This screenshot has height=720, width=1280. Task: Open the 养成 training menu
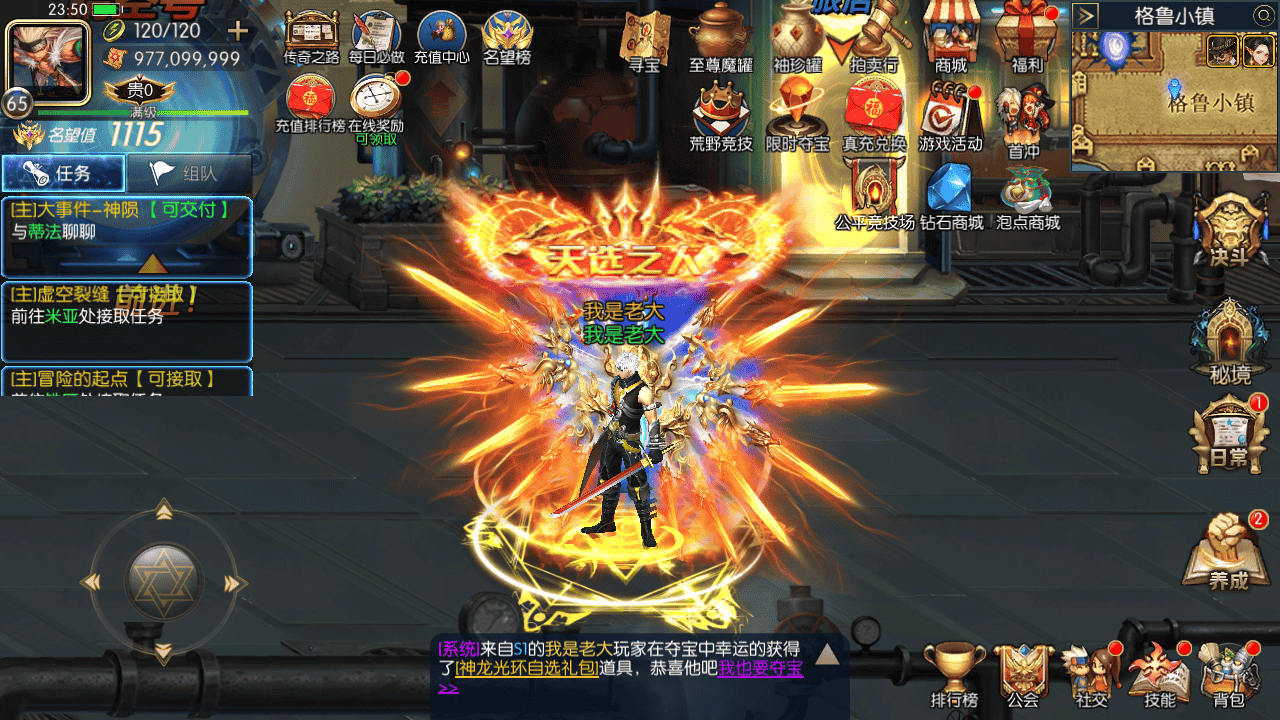click(x=1229, y=551)
